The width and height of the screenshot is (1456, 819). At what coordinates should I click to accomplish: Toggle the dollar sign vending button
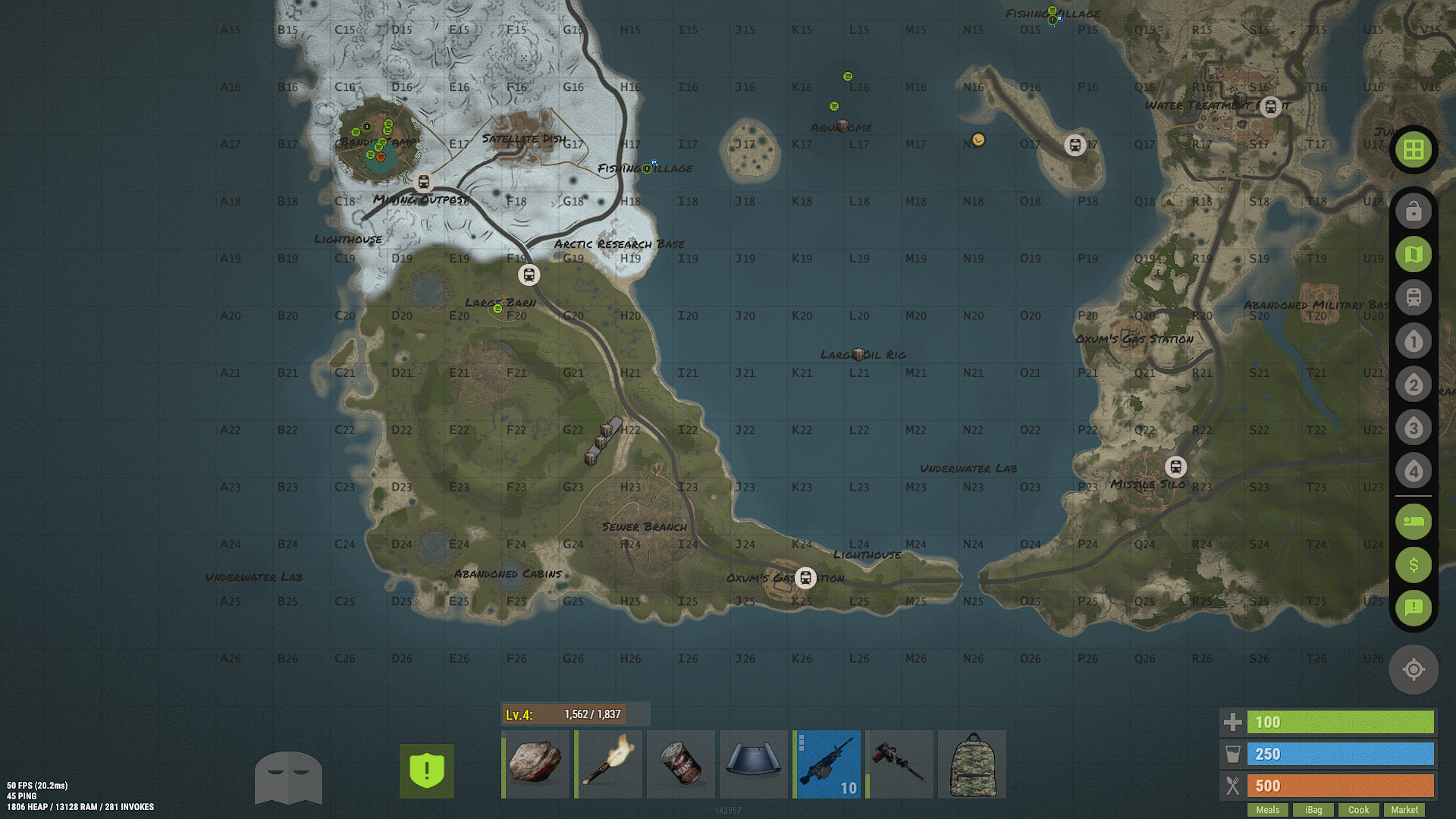1414,565
